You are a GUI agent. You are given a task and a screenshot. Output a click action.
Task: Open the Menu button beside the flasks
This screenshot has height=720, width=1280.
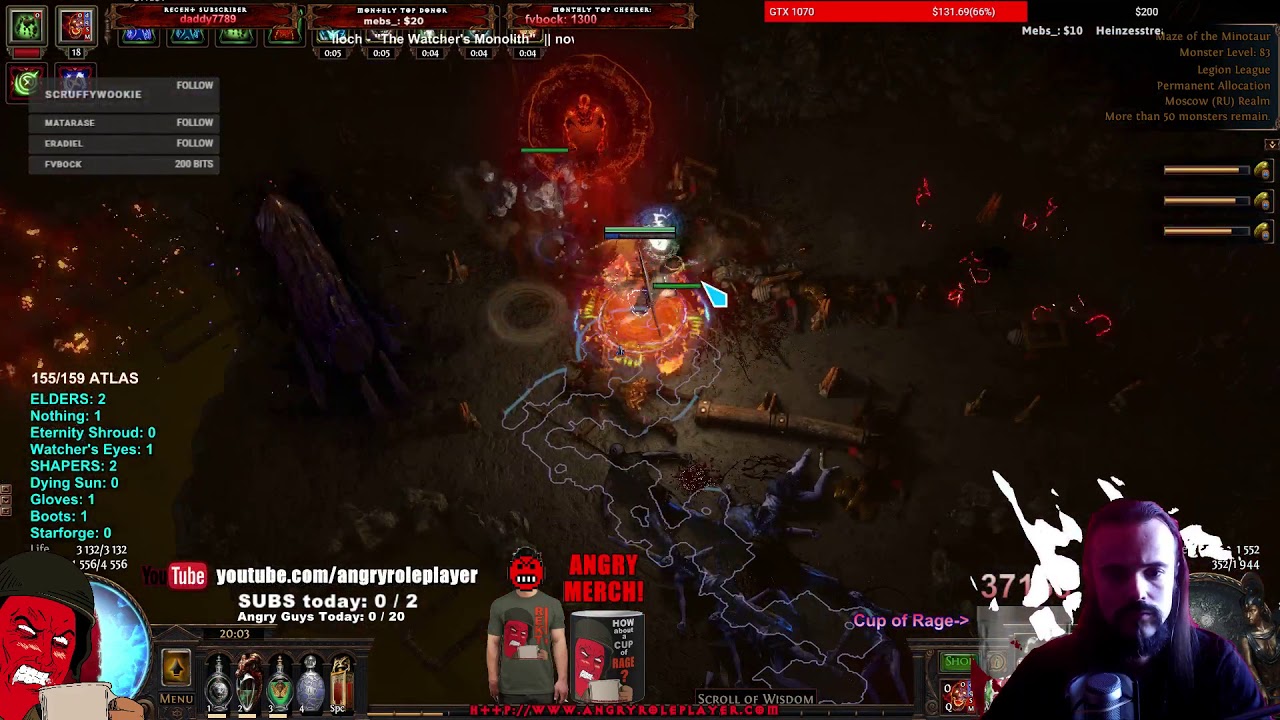(176, 699)
